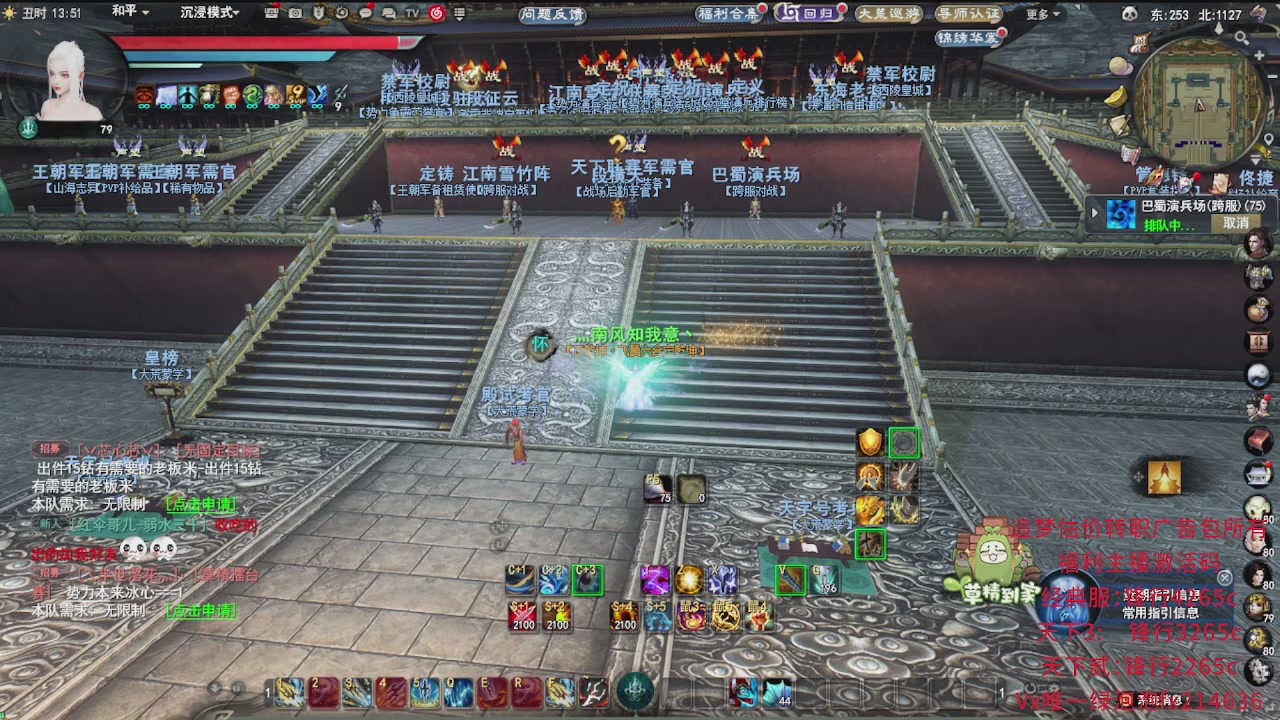This screenshot has height=720, width=1280.
Task: Open the 和平 combat mode dropdown
Action: [129, 12]
